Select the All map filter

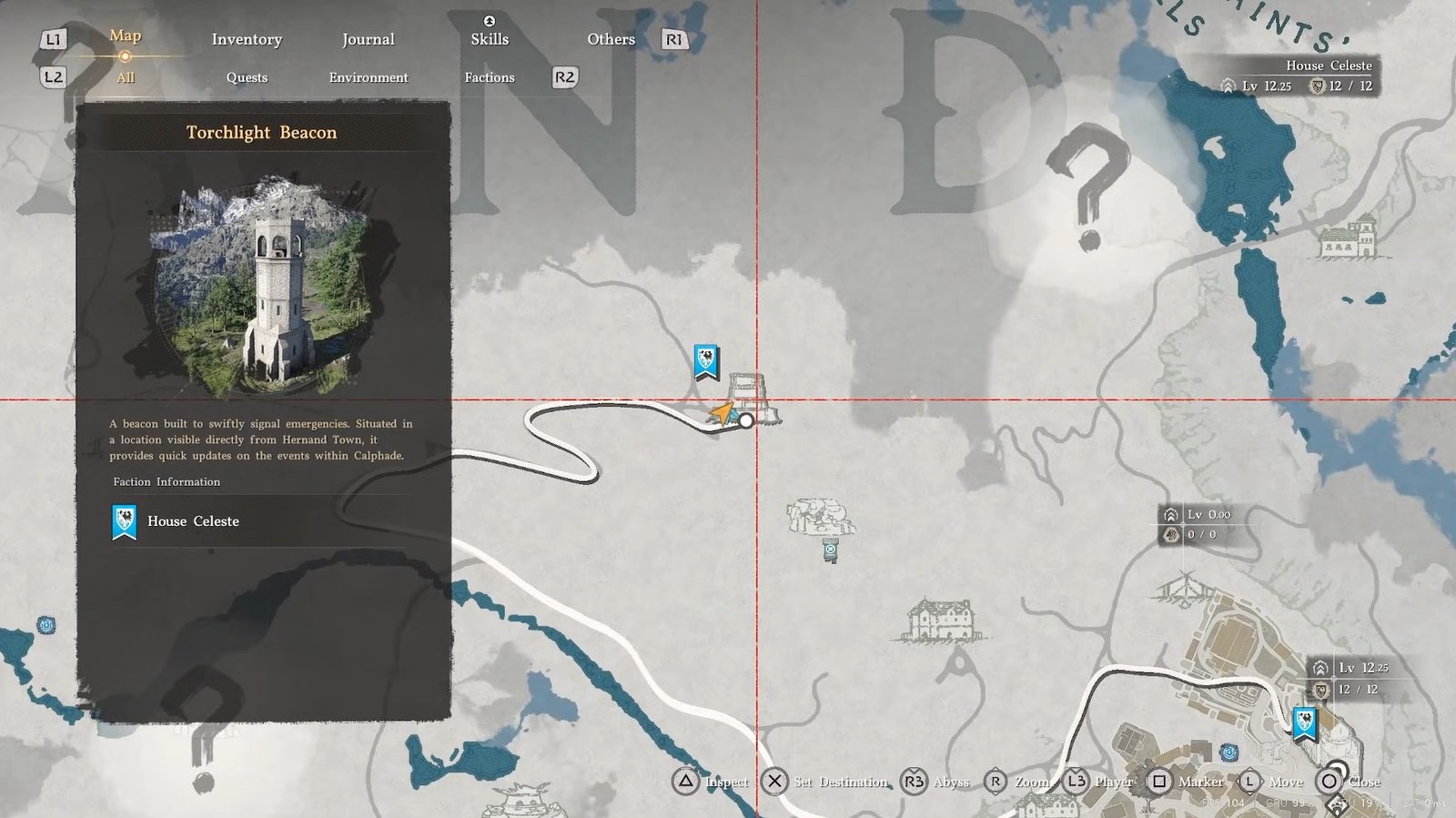126,77
